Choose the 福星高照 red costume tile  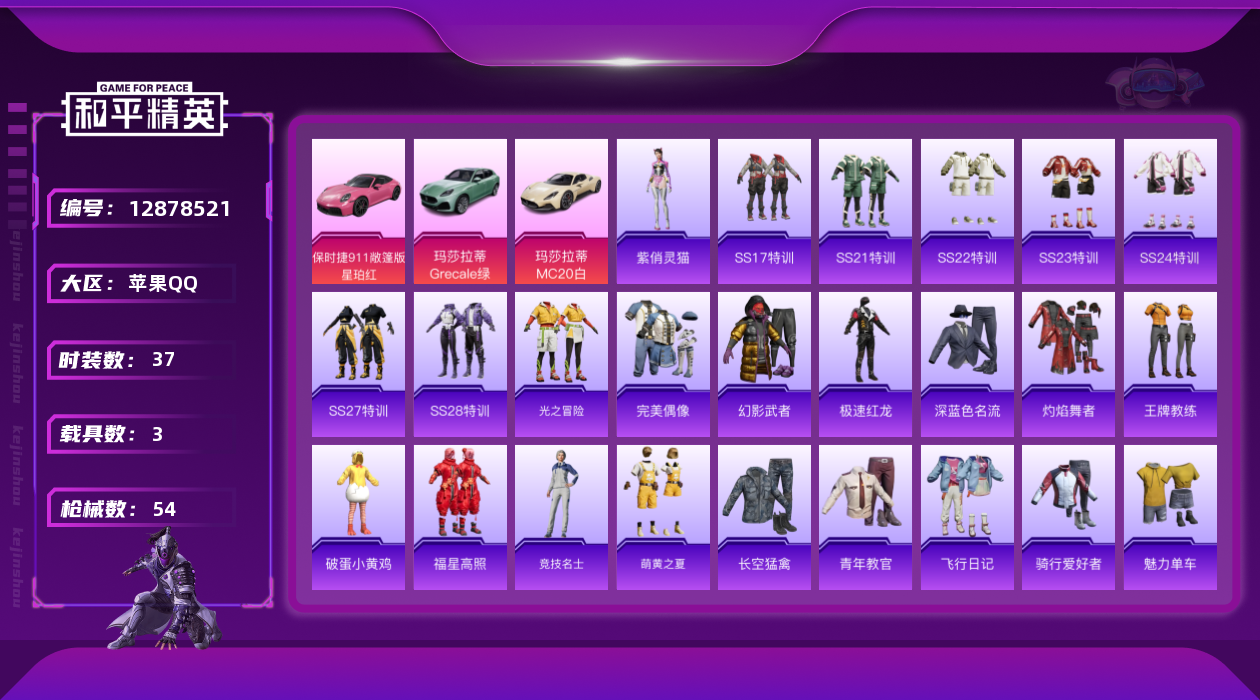tap(460, 517)
